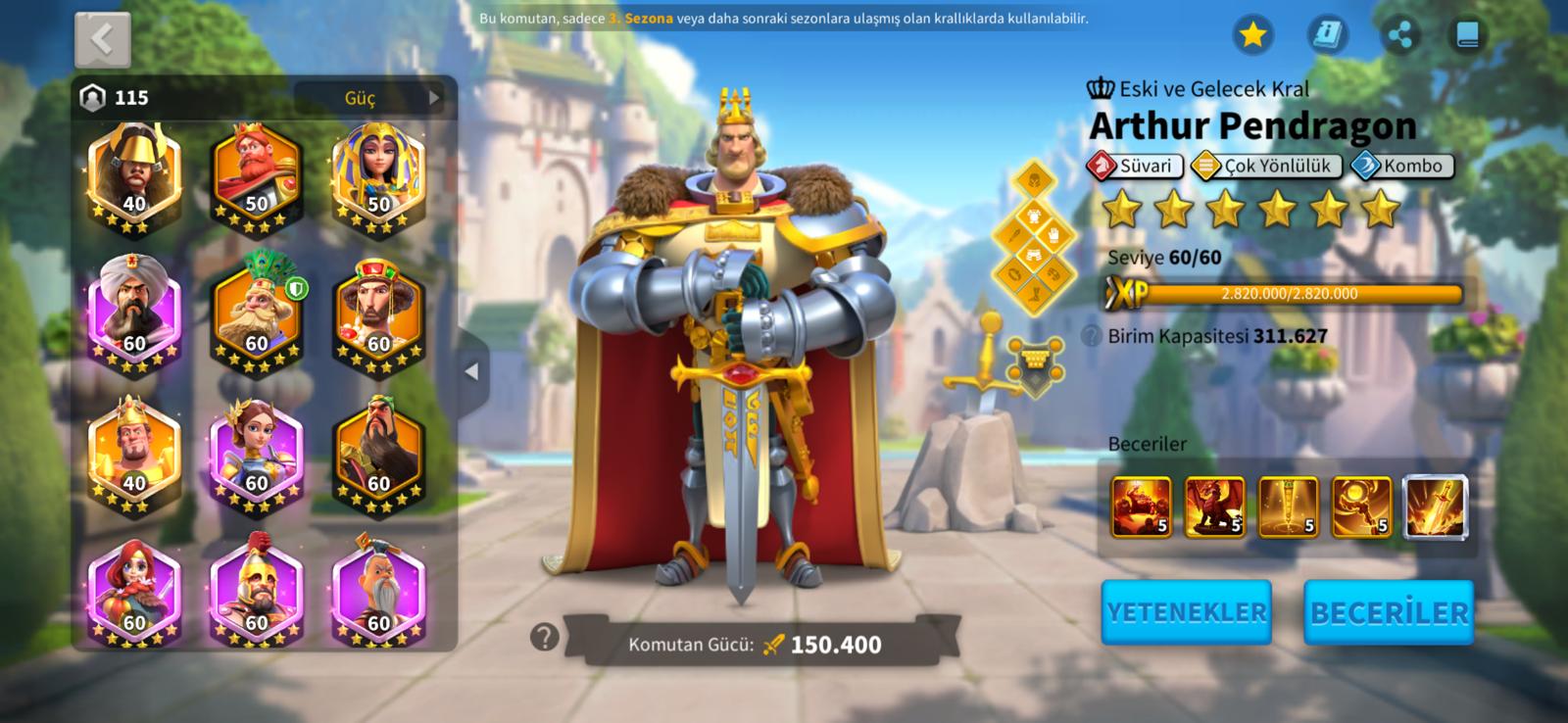Image resolution: width=1568 pixels, height=723 pixels.
Task: Mark commander with the star favorite button
Action: 1252,35
